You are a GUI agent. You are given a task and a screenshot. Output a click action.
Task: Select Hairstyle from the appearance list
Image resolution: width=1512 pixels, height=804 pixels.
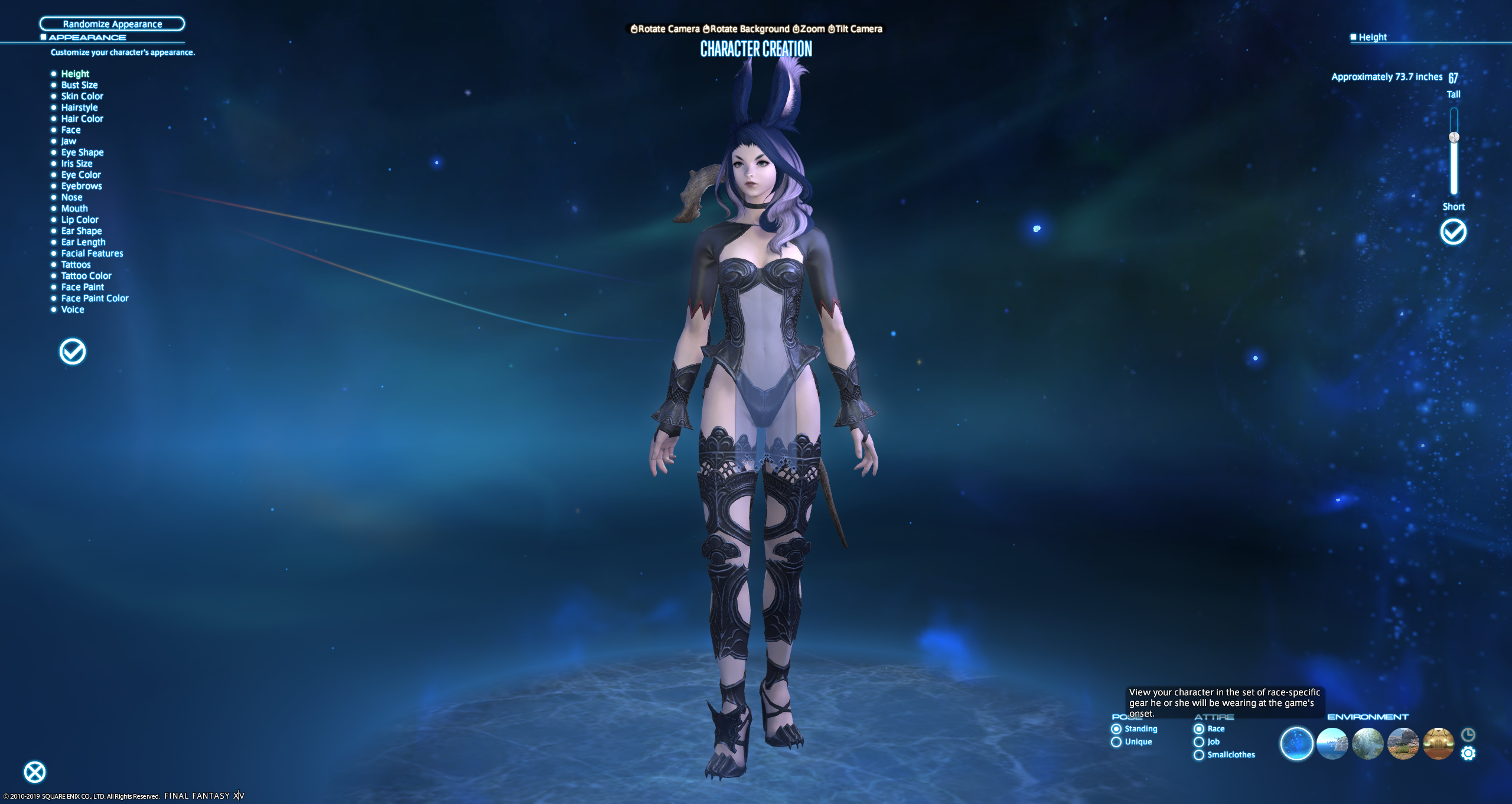pos(79,108)
